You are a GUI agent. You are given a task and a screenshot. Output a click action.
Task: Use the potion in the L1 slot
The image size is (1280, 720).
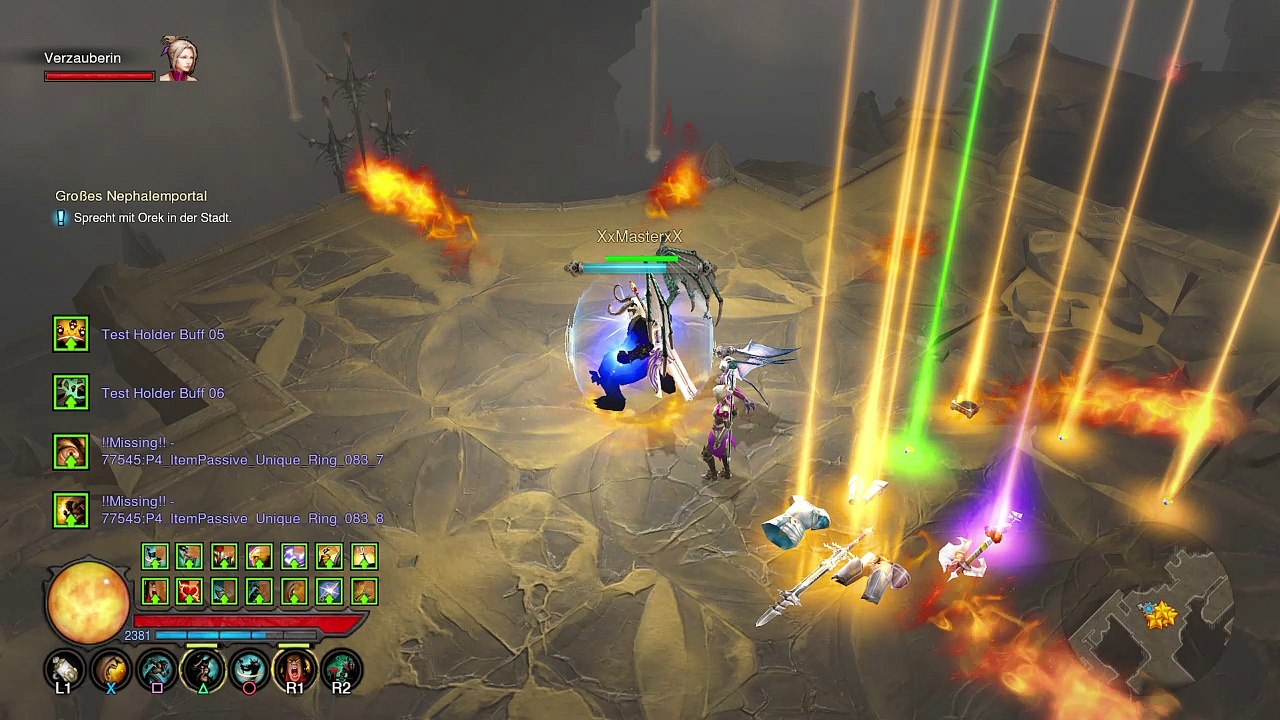point(65,670)
